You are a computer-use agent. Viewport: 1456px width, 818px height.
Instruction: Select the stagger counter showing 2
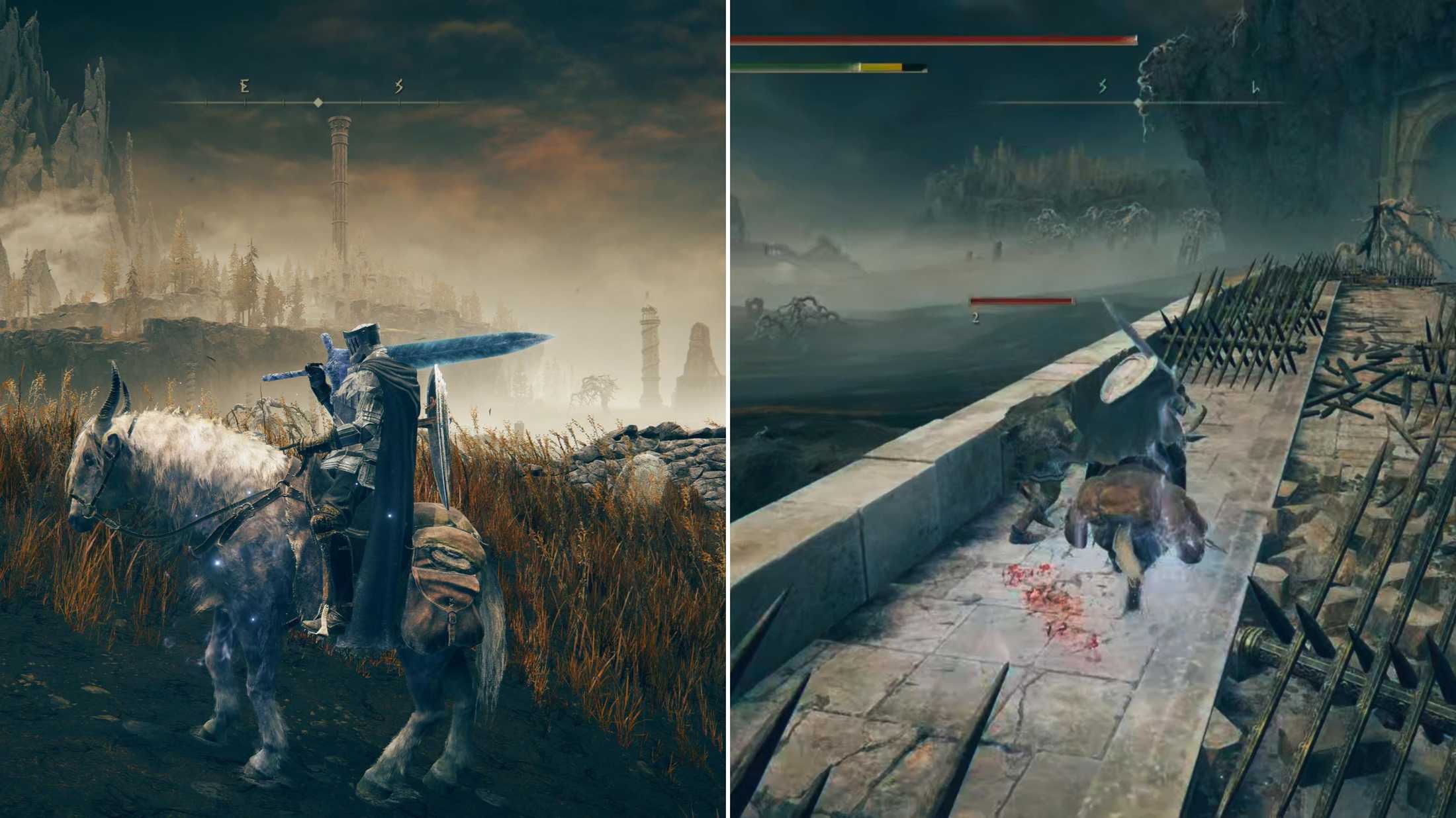click(976, 318)
